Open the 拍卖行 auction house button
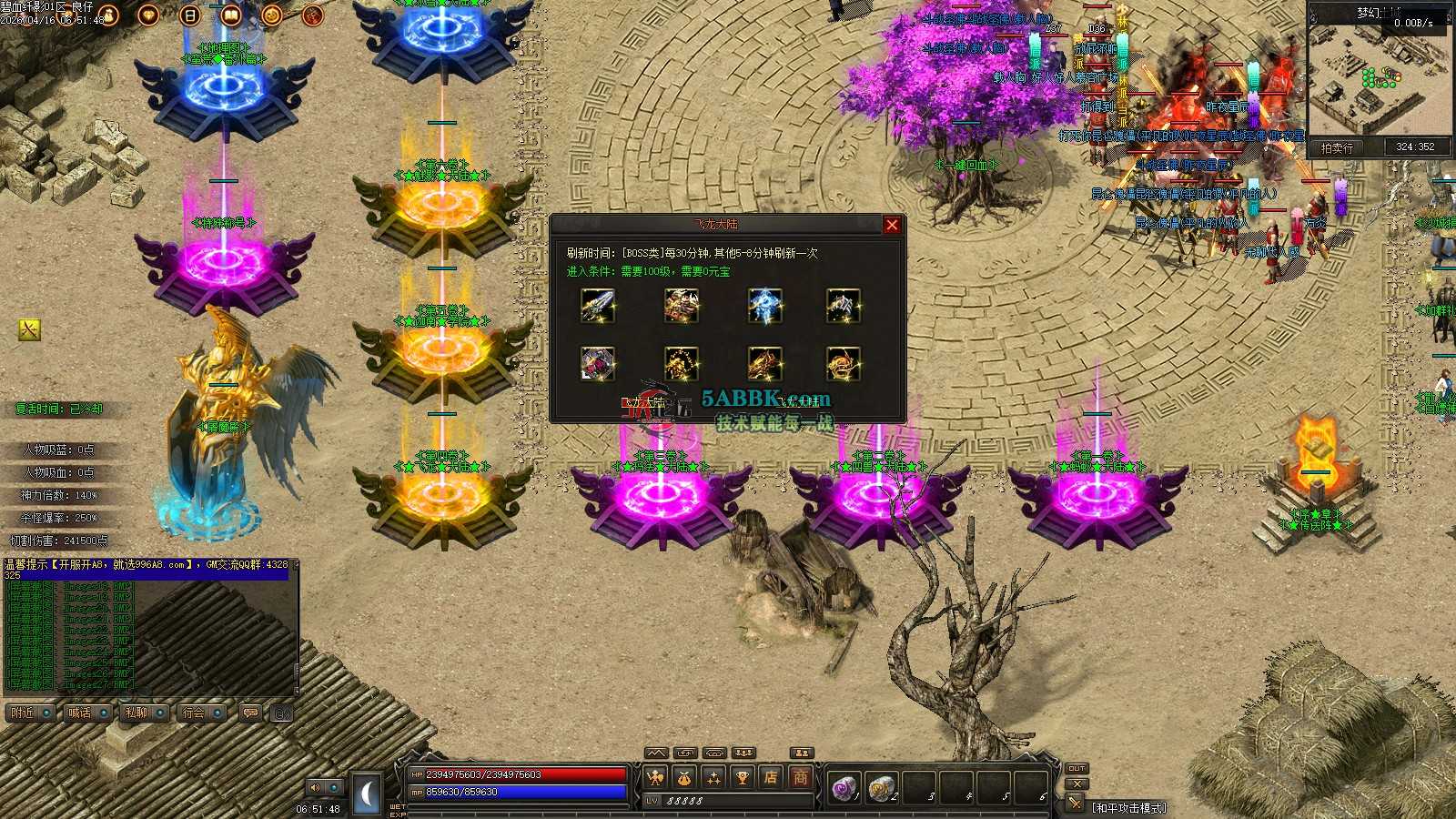Image resolution: width=1456 pixels, height=819 pixels. [1337, 147]
